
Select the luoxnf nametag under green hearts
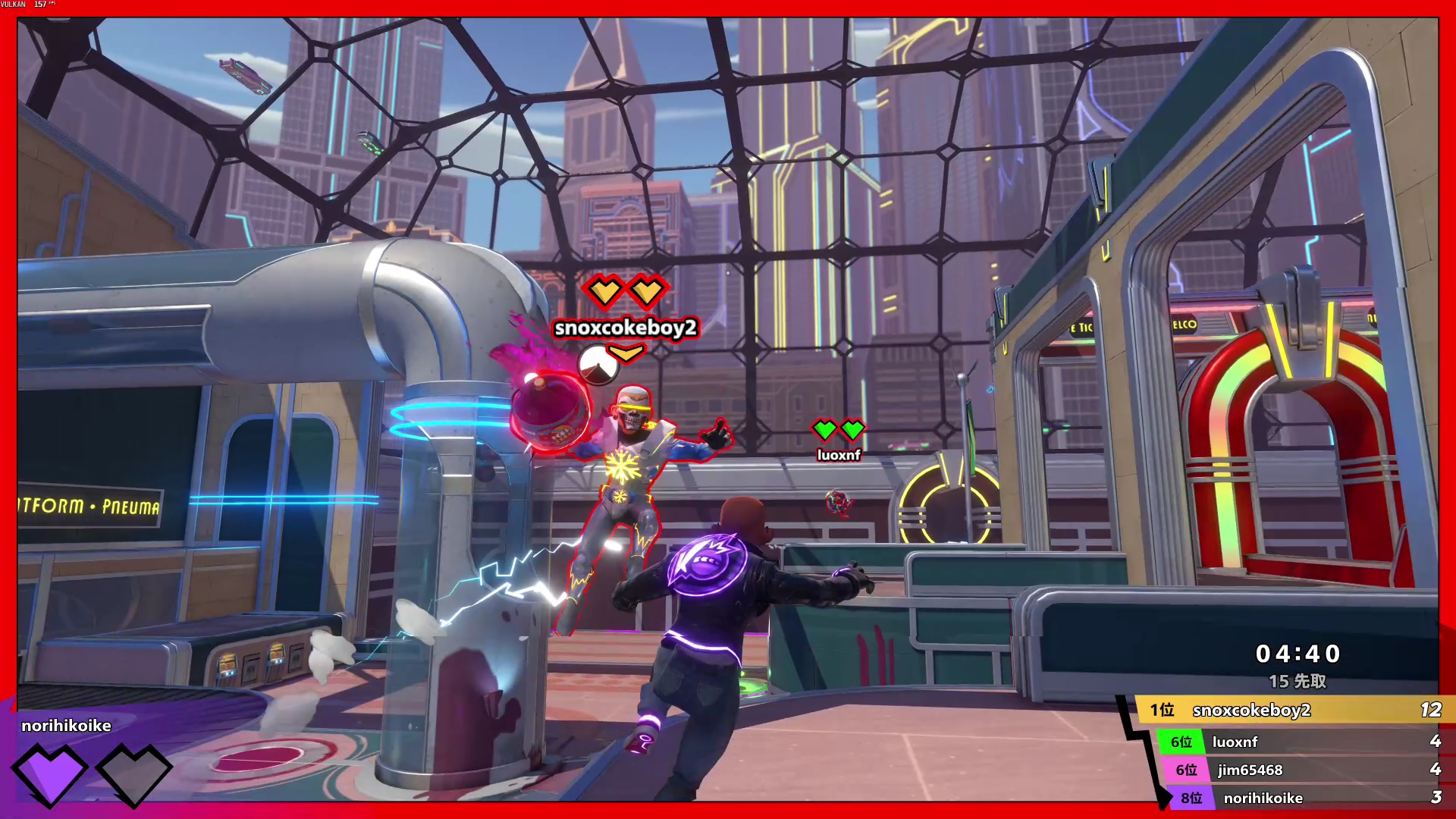click(x=839, y=455)
